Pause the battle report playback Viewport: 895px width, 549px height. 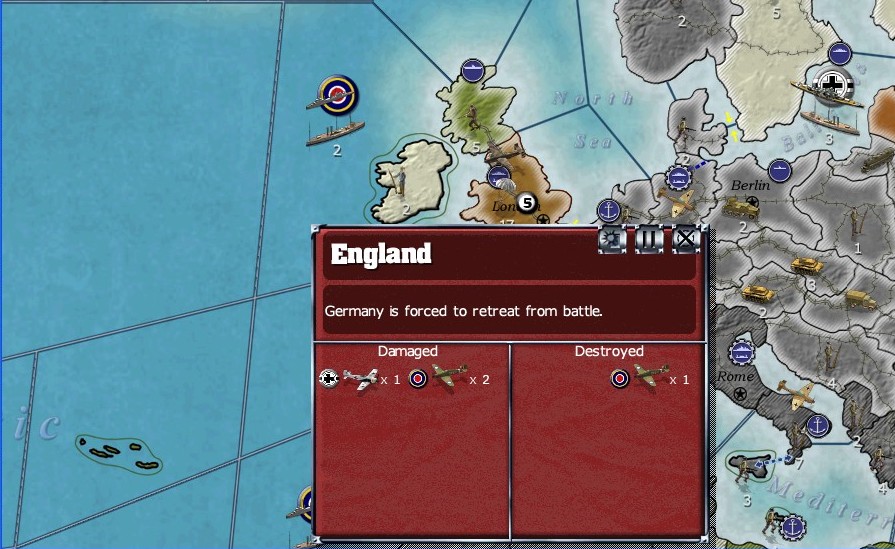coord(649,239)
